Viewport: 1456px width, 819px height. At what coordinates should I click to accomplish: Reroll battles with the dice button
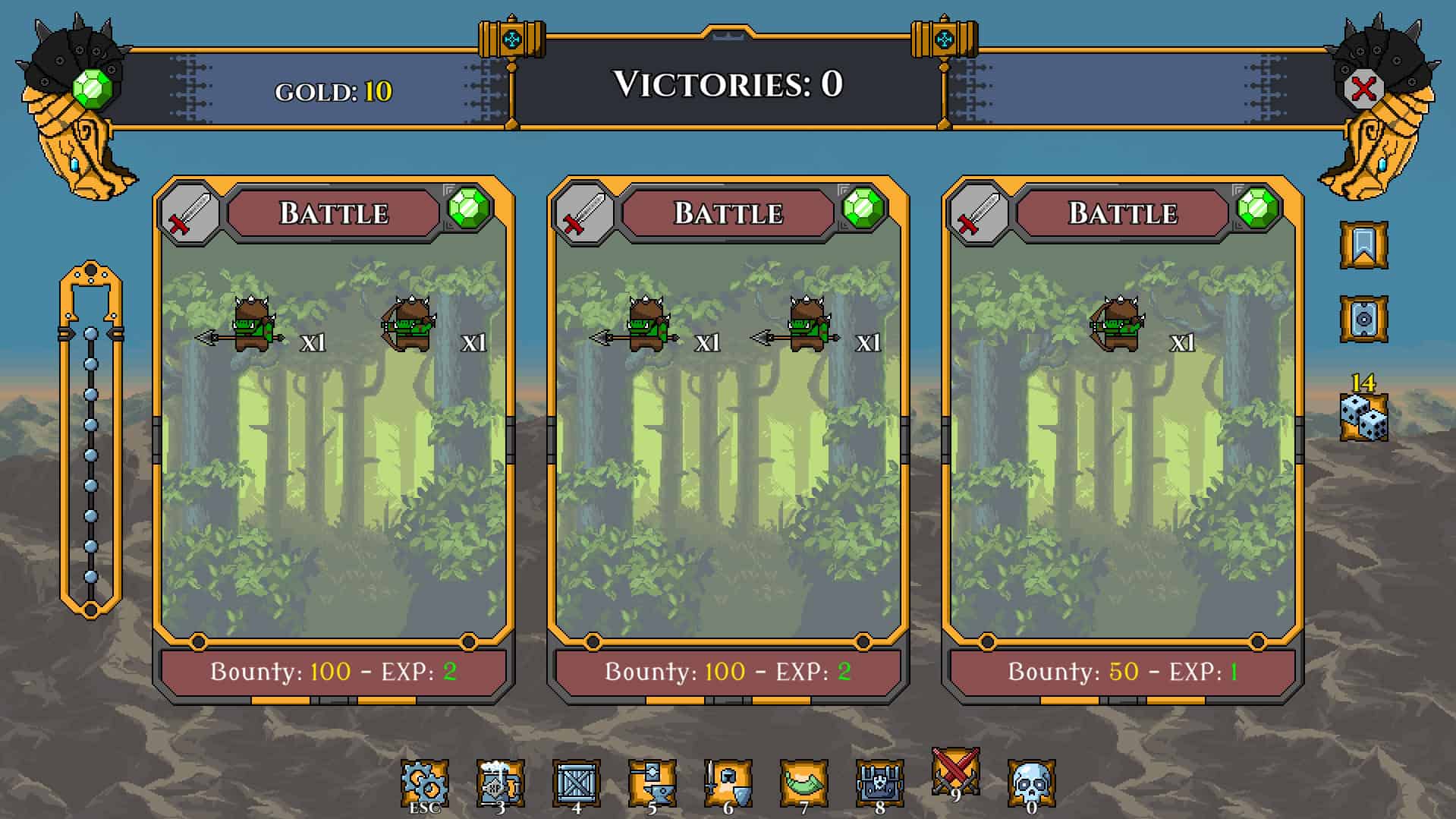coord(1363,417)
